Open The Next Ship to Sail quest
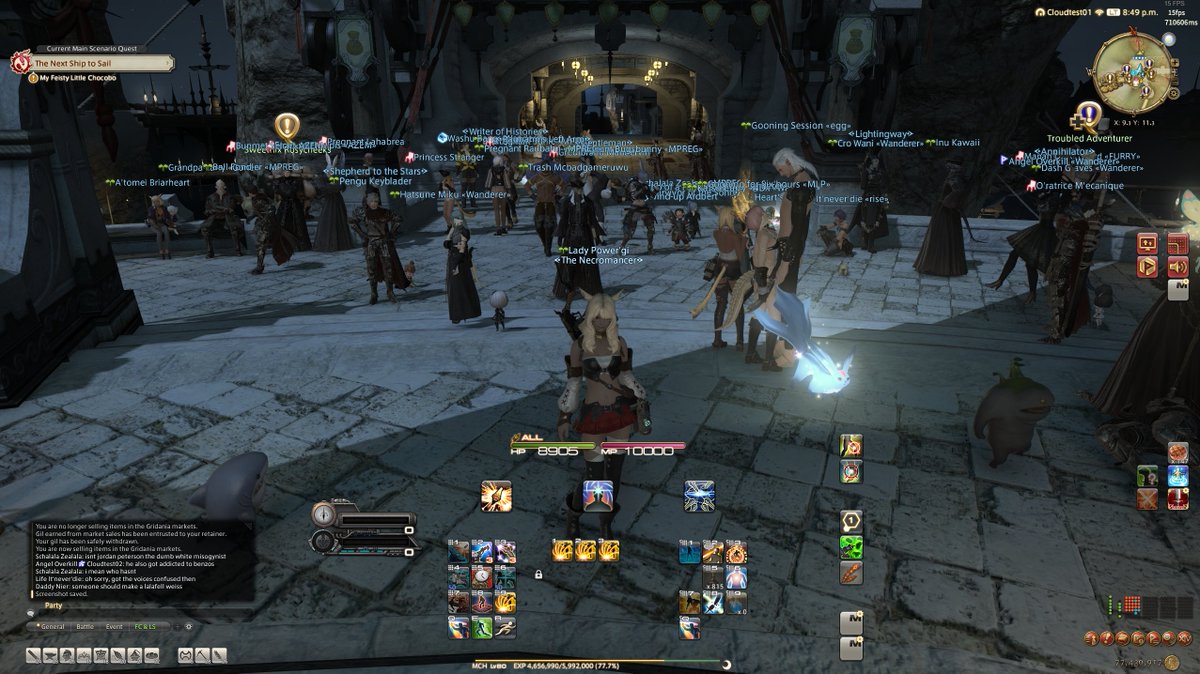1200x674 pixels. (95, 63)
